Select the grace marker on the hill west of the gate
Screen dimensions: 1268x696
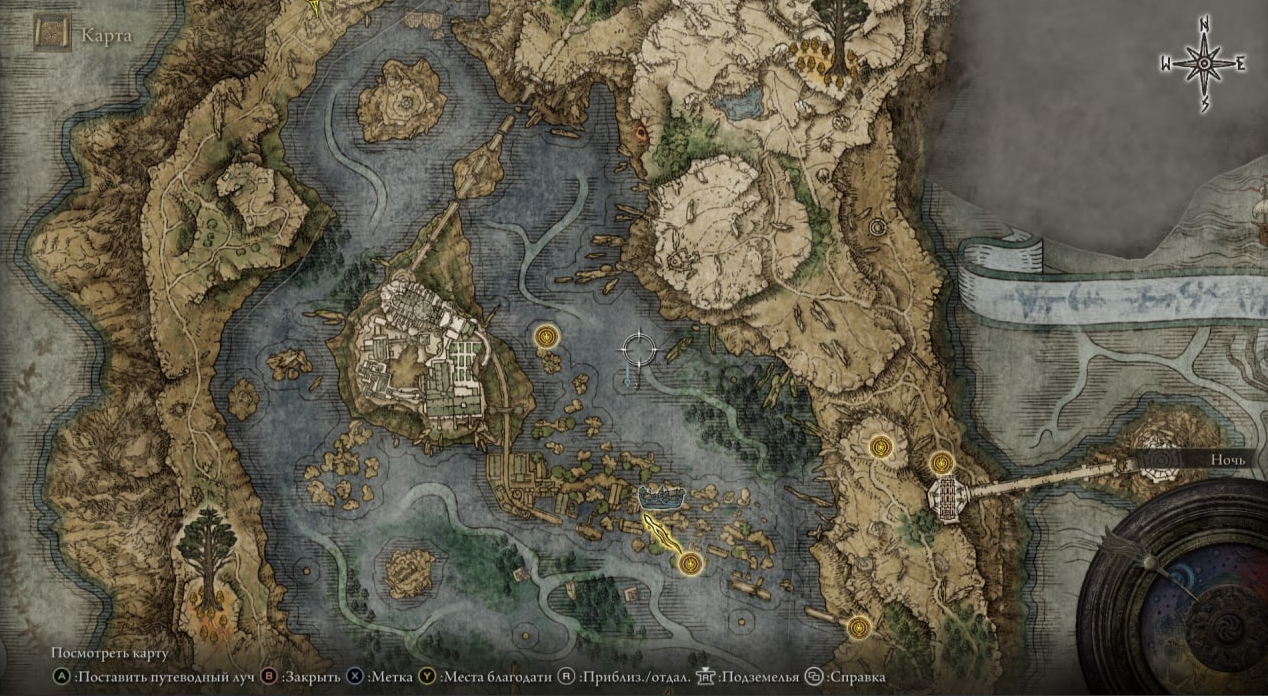tap(881, 446)
